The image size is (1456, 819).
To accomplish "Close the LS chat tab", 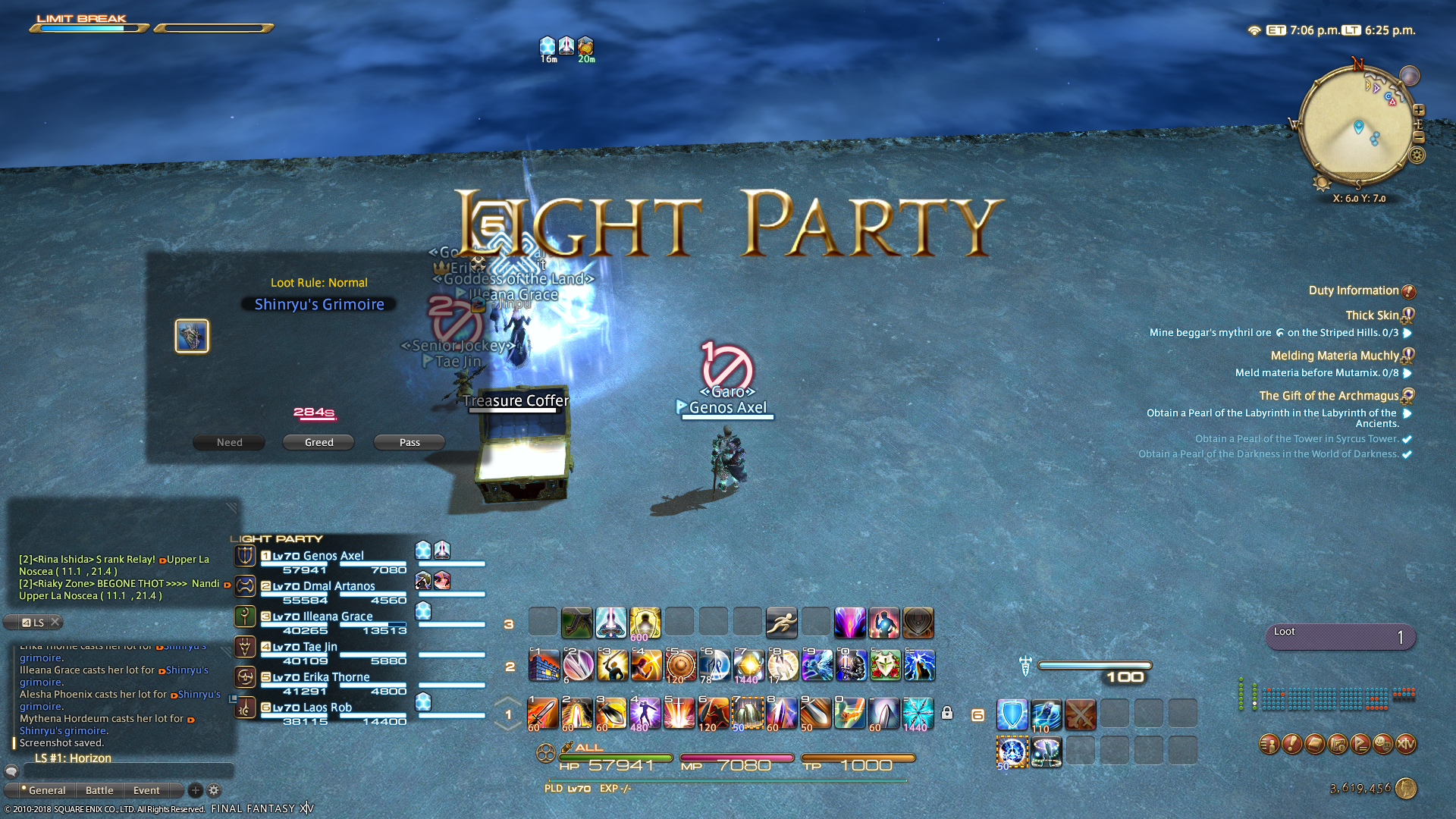I will click(55, 622).
